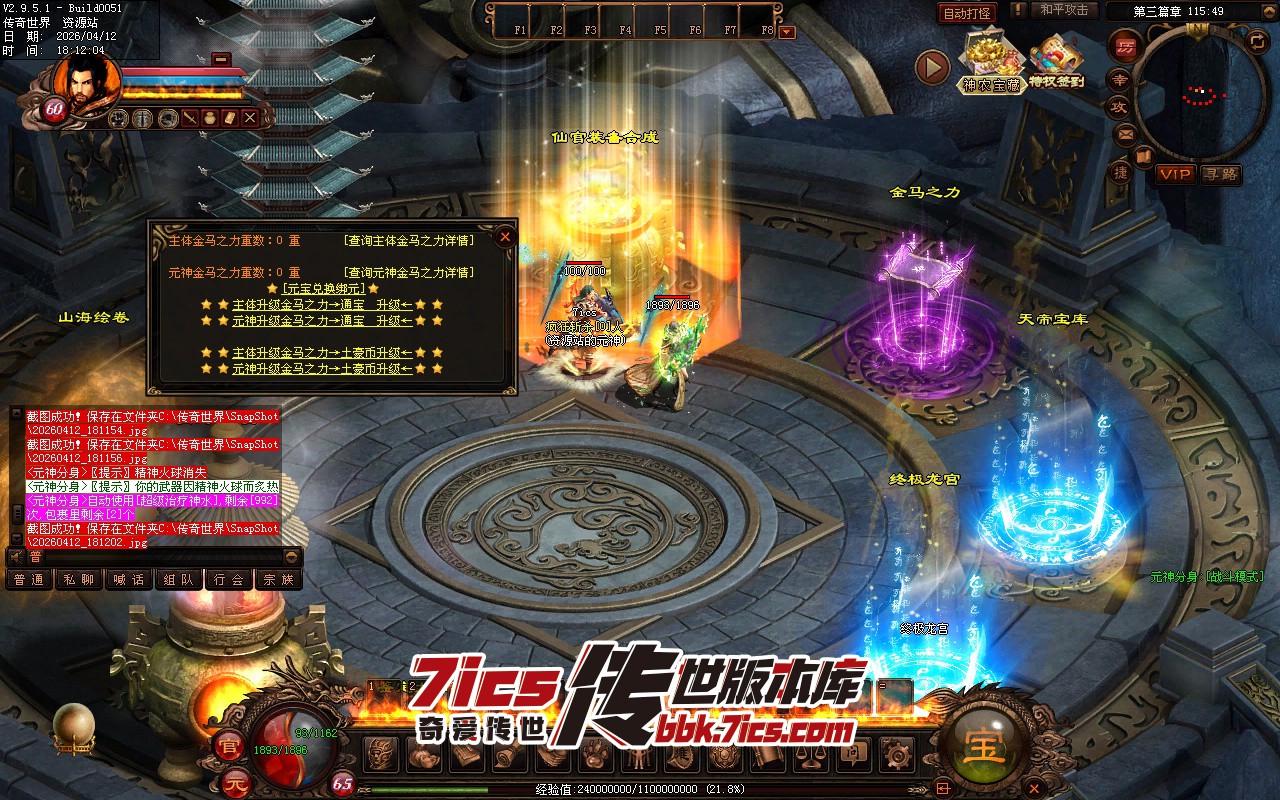This screenshot has width=1280, height=800.
Task: Click the round play arrow button
Action: coord(933,67)
